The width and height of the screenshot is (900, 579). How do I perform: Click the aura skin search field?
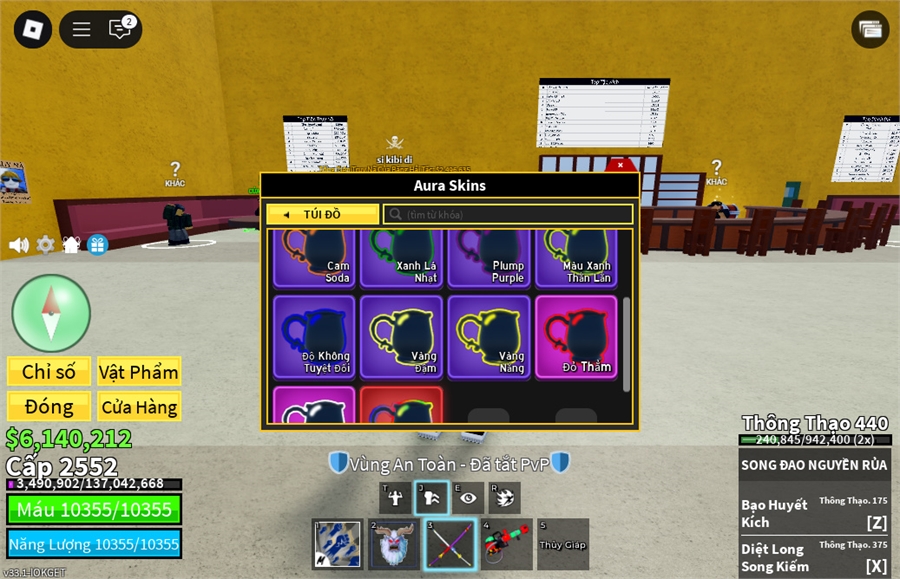[x=508, y=214]
